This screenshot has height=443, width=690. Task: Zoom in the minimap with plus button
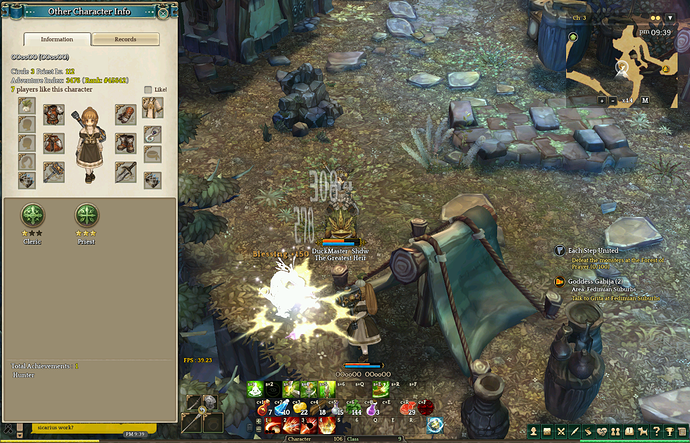point(601,100)
